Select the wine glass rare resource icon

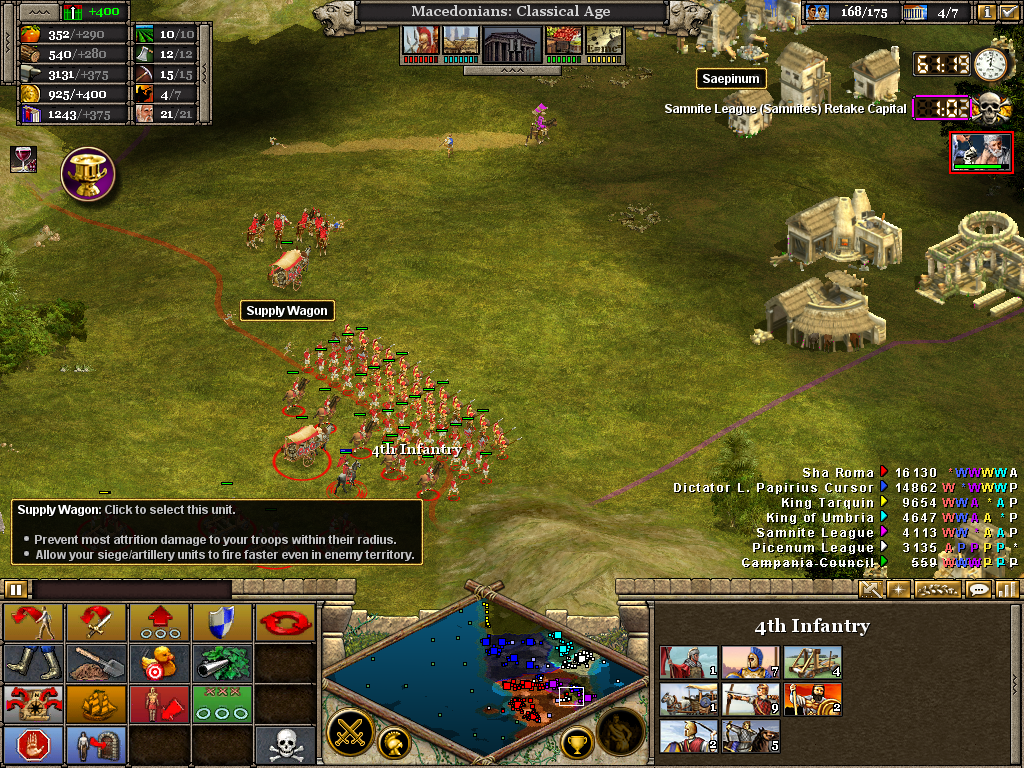pyautogui.click(x=22, y=158)
